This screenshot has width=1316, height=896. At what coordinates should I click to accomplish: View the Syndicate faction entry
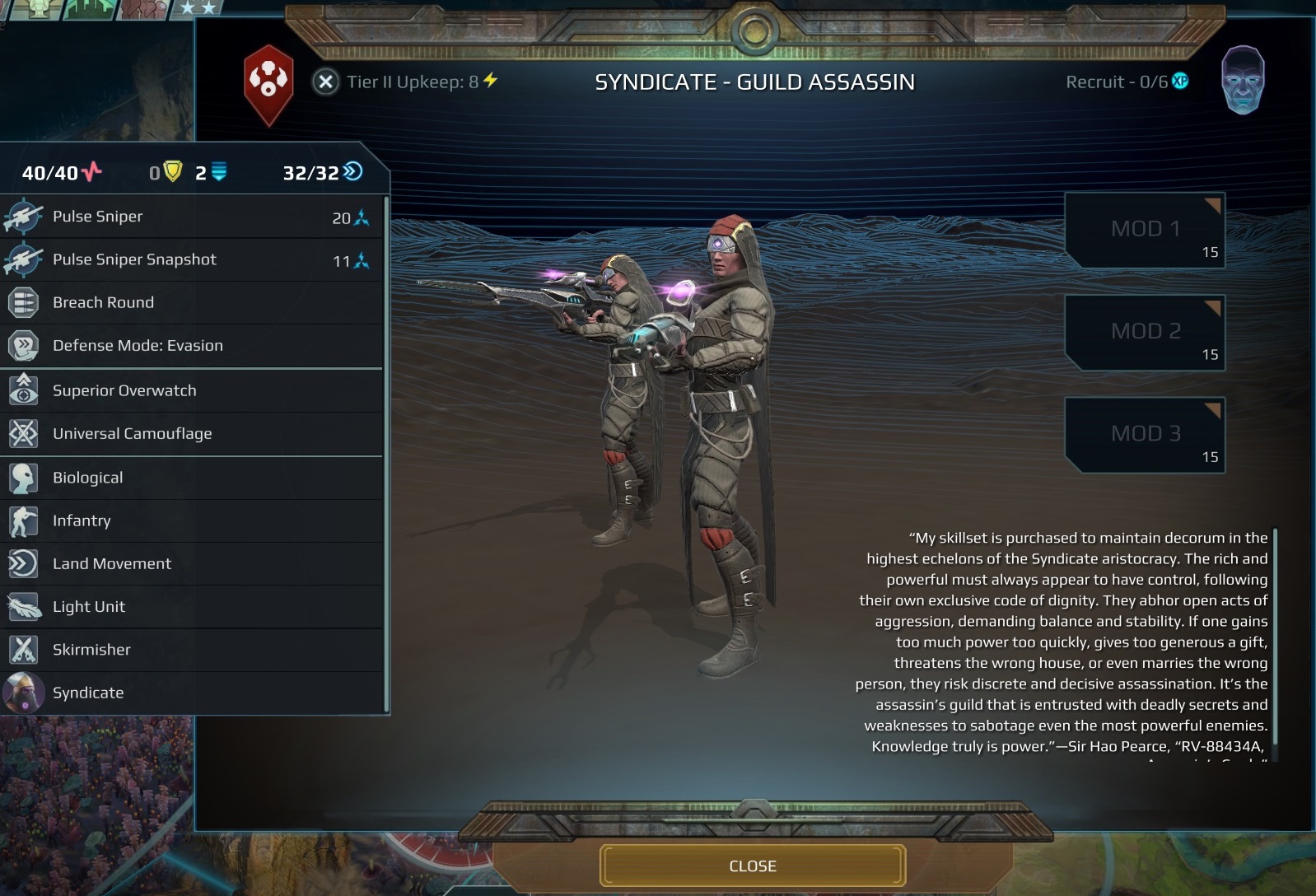tap(192, 693)
